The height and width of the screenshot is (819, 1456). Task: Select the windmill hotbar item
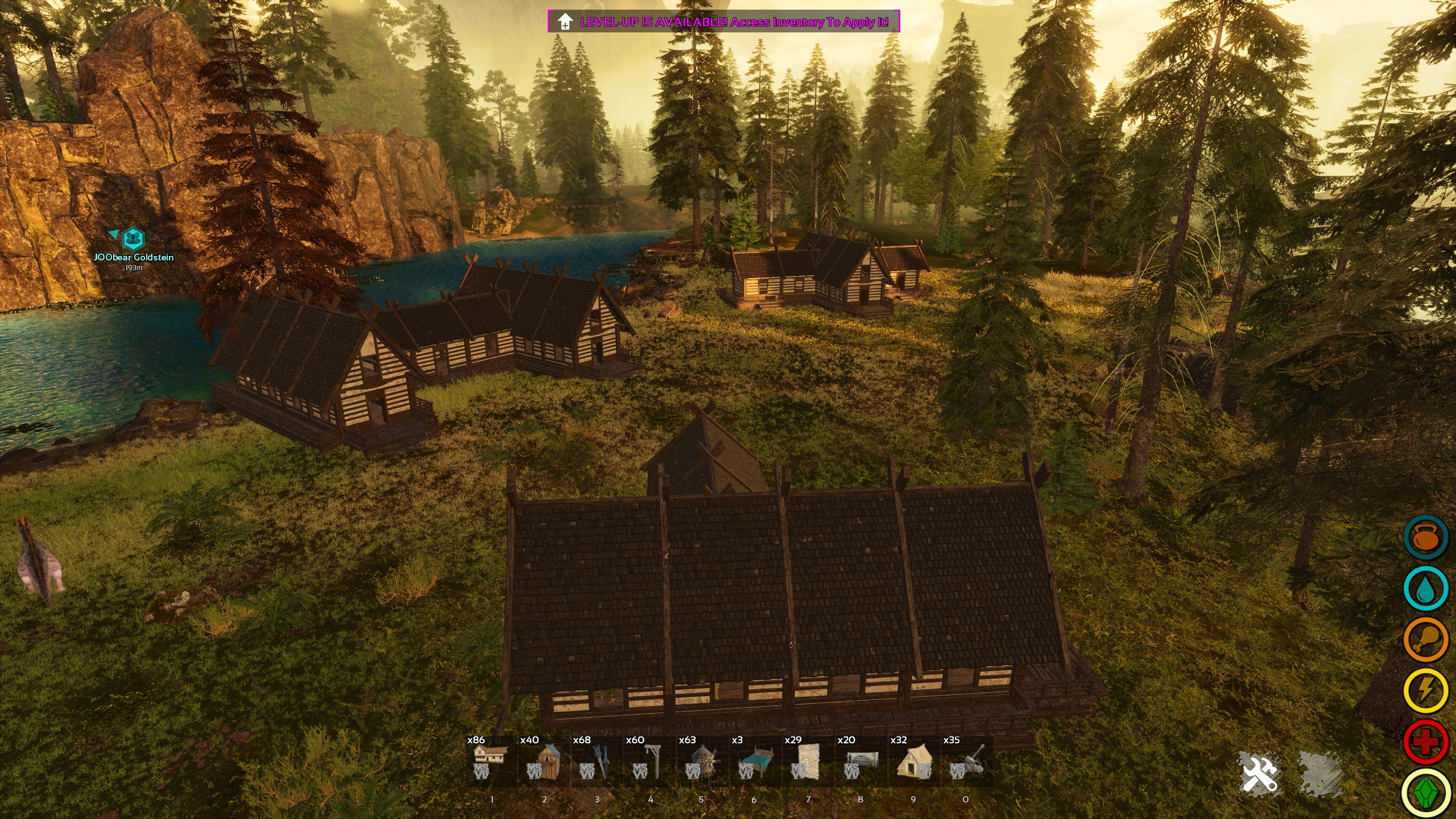(703, 762)
